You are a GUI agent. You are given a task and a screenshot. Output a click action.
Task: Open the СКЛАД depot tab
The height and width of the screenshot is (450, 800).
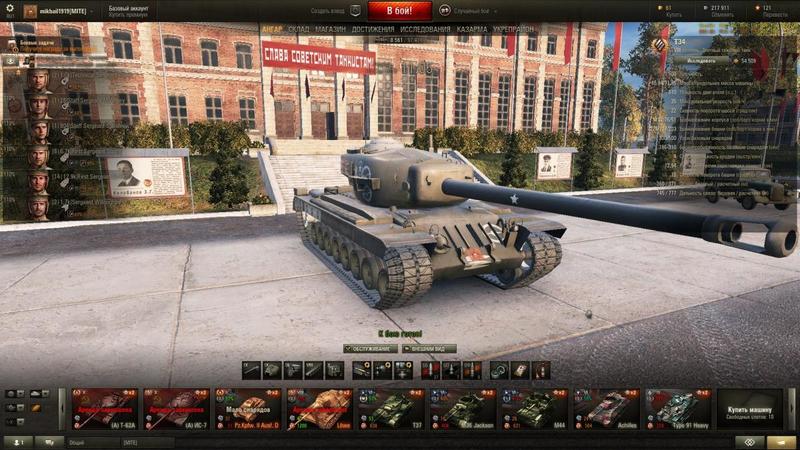point(298,29)
